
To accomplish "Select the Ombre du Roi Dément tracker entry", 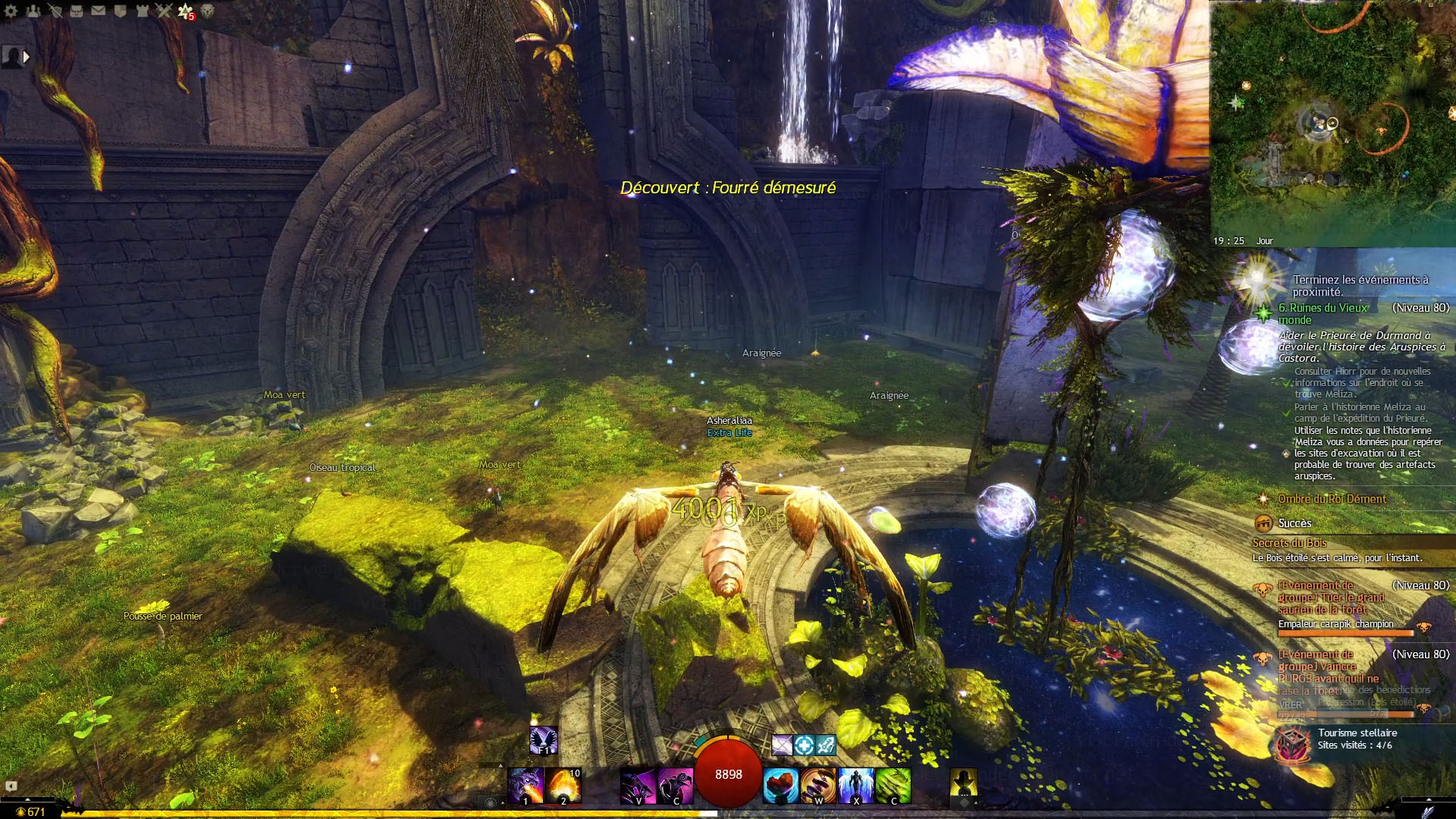I will coord(1332,499).
